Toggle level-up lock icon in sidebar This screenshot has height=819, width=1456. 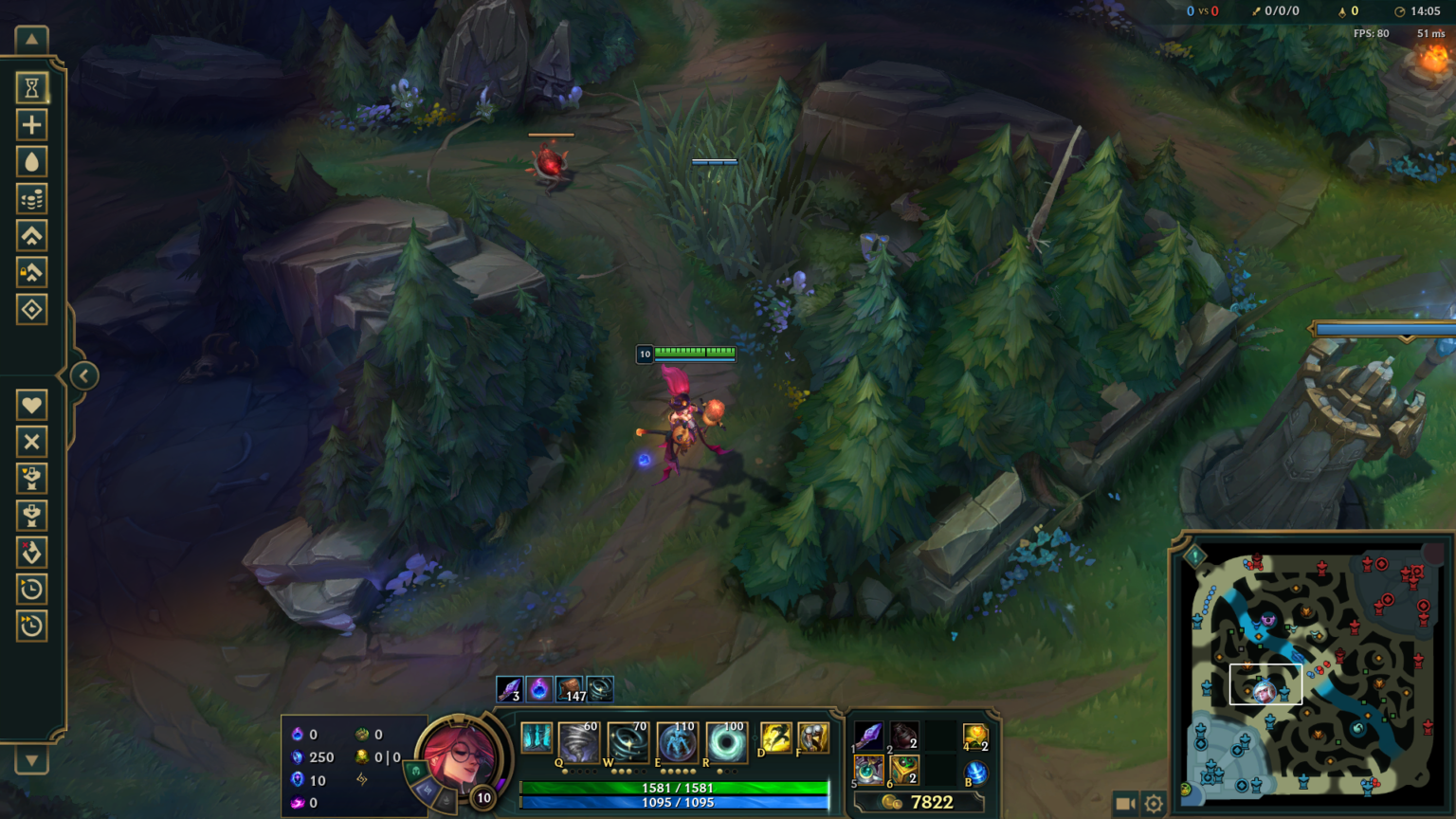31,273
